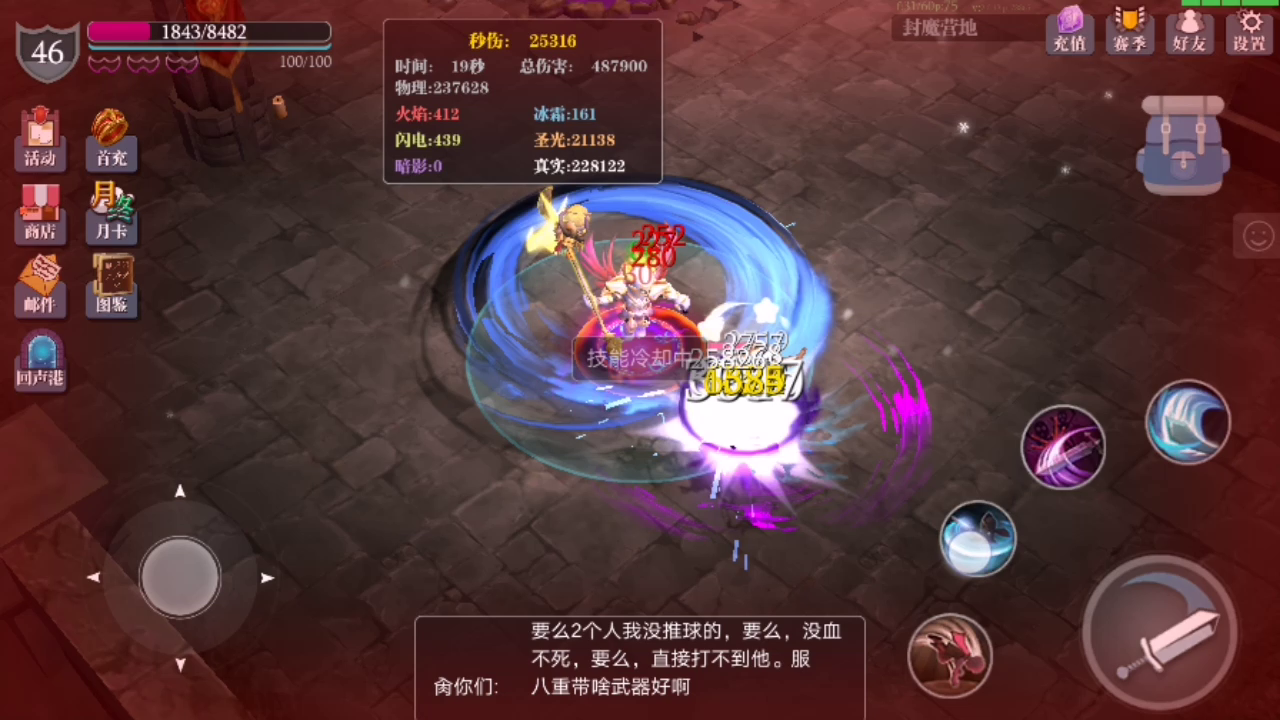Cast the water orb shield skill
The height and width of the screenshot is (720, 1280).
pos(977,540)
